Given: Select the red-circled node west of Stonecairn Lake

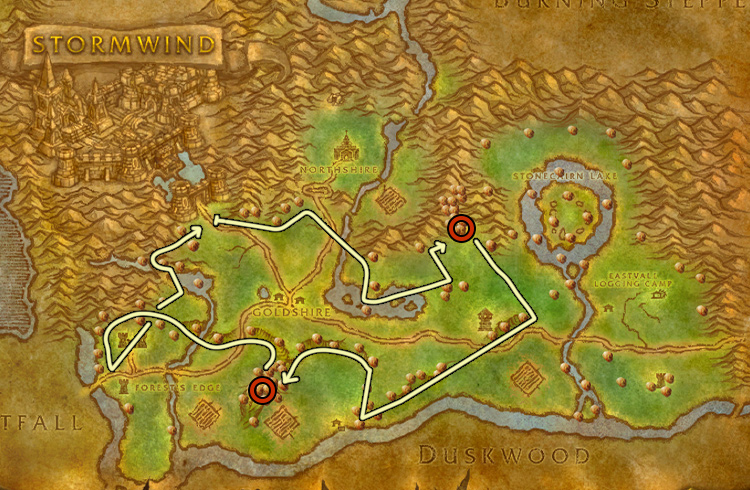Looking at the screenshot, I should (x=460, y=228).
